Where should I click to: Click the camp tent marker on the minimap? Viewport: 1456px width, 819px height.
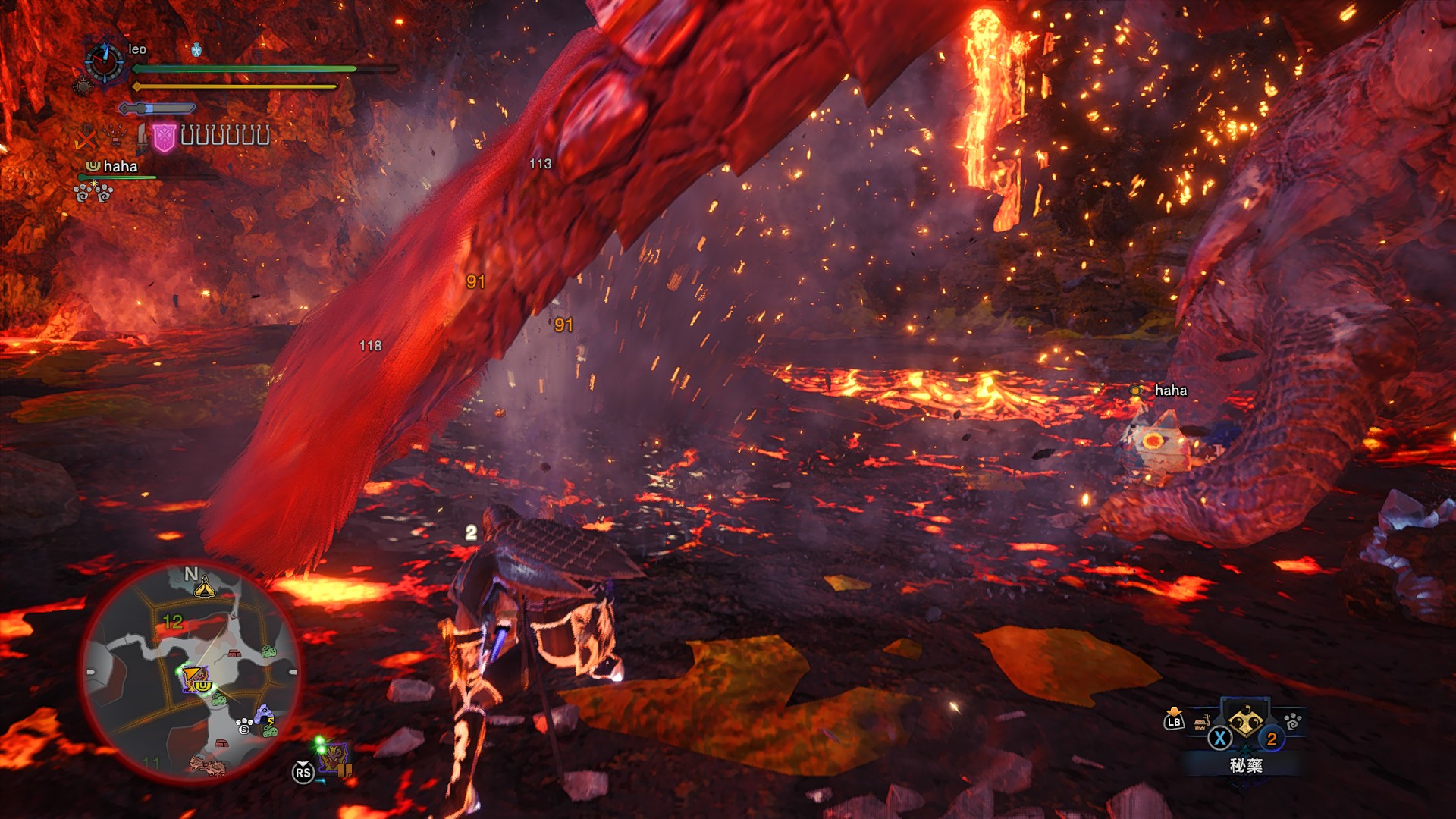[x=205, y=586]
